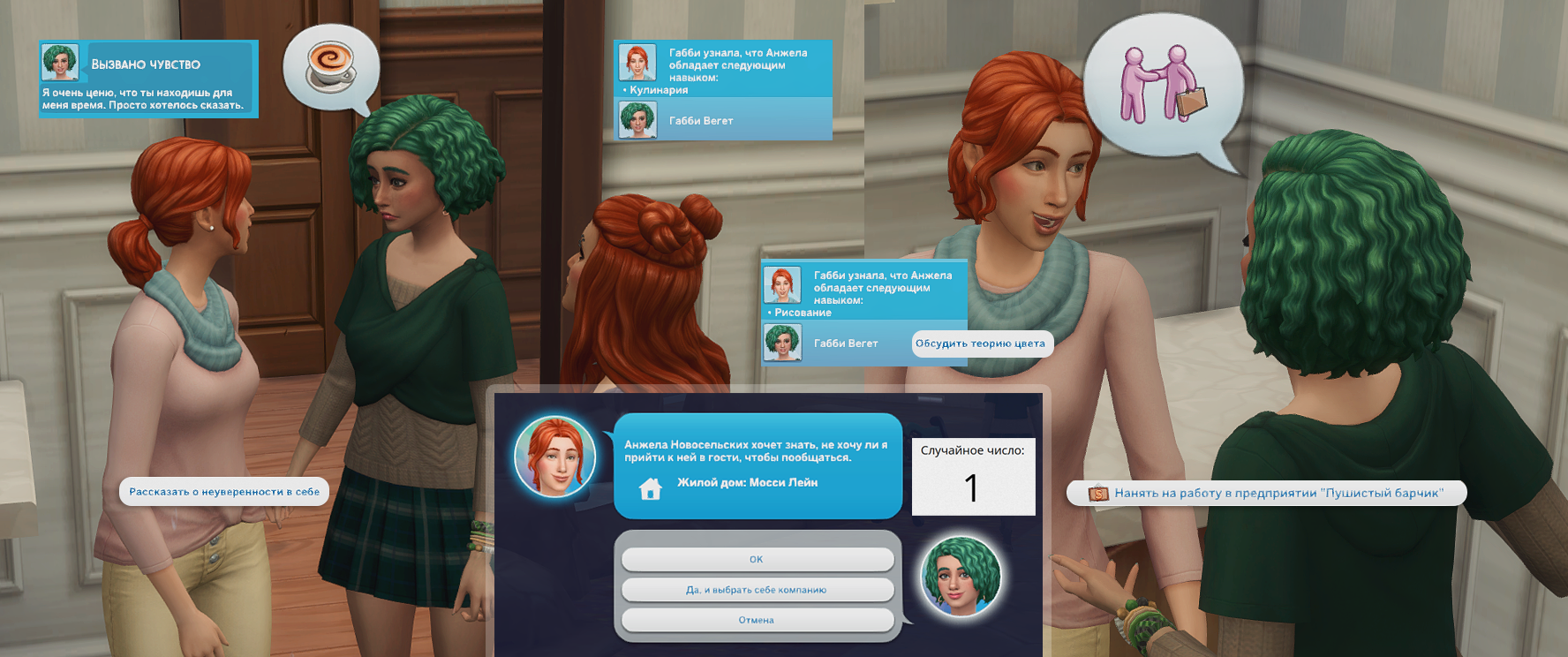Viewport: 1568px width, 657px height.
Task: Decline the invitation with Отмена
Action: click(x=757, y=620)
